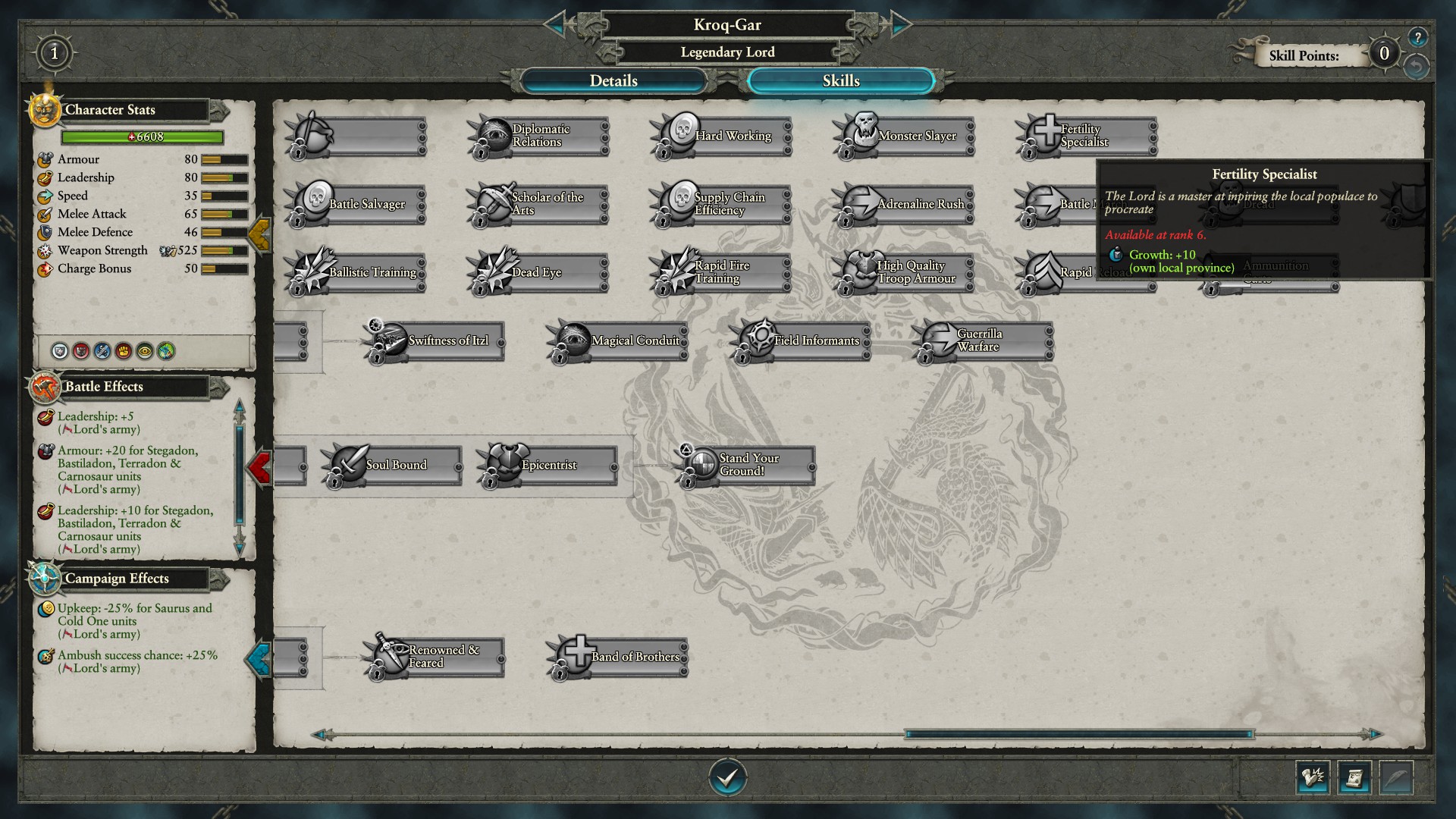Select High Quality Troop Armour skill
Screen dimensions: 1456x819
coord(905,273)
